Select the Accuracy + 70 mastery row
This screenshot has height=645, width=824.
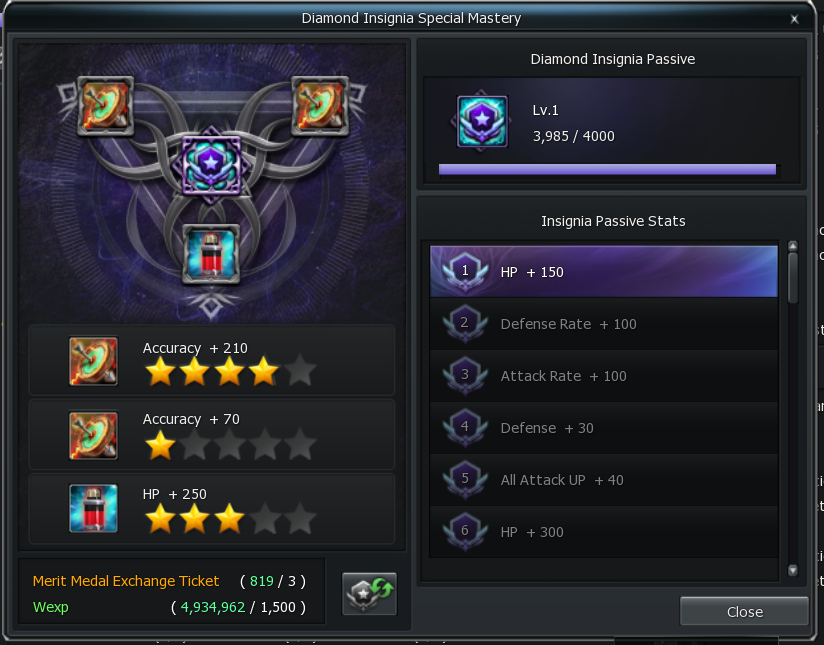click(x=211, y=434)
